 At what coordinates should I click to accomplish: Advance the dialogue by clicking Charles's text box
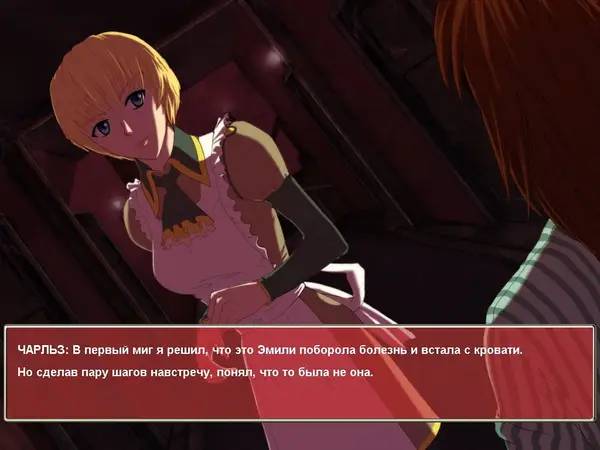300,373
